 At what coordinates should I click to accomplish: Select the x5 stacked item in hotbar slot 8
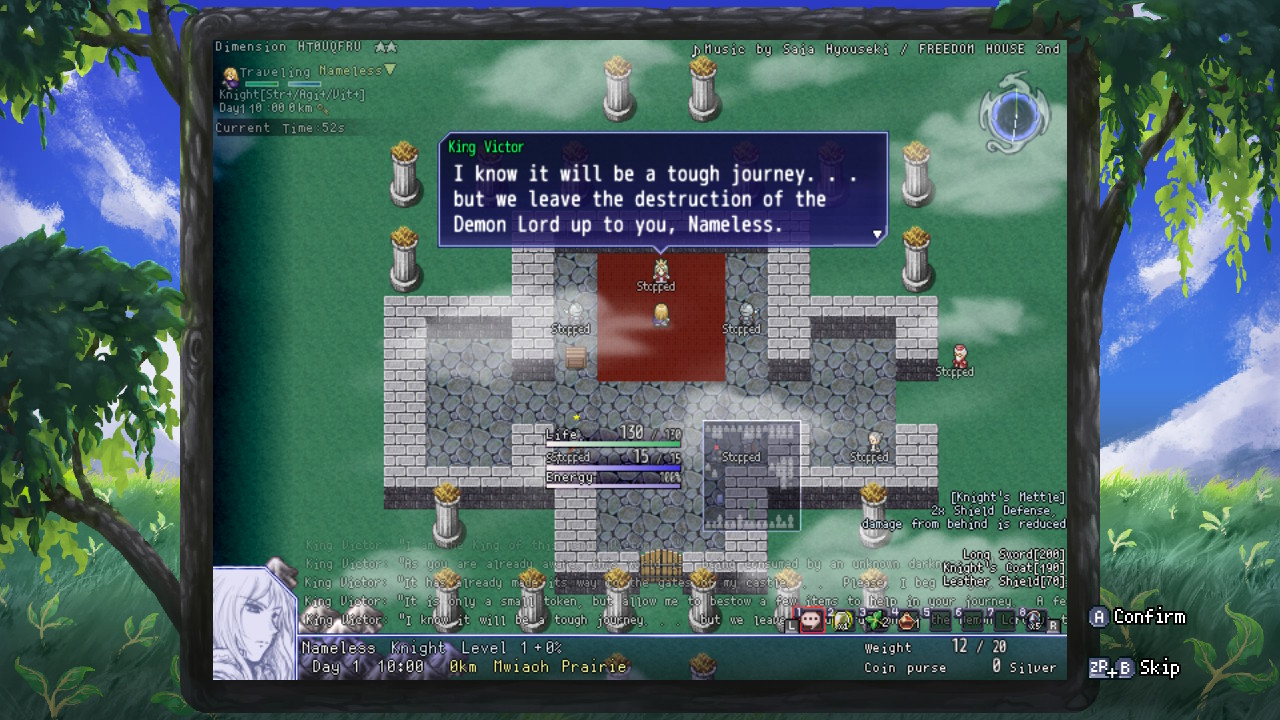1034,622
